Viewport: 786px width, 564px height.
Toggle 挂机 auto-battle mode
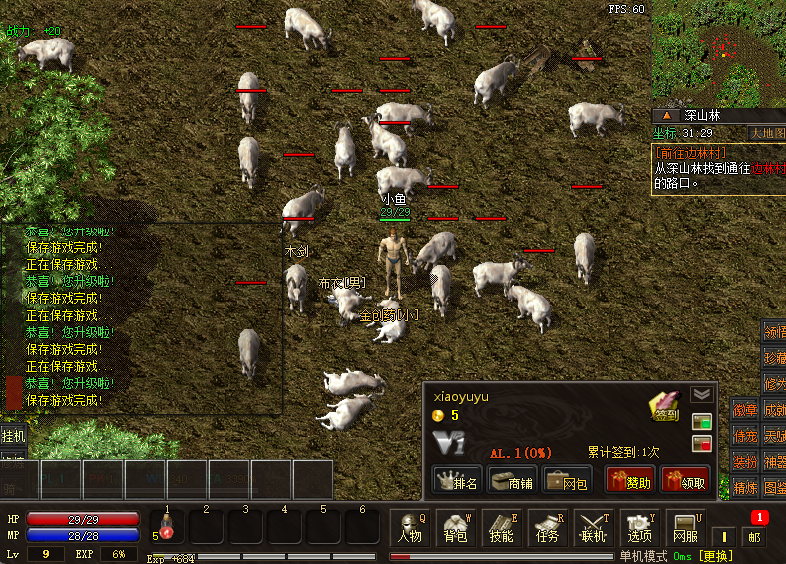(x=13, y=436)
